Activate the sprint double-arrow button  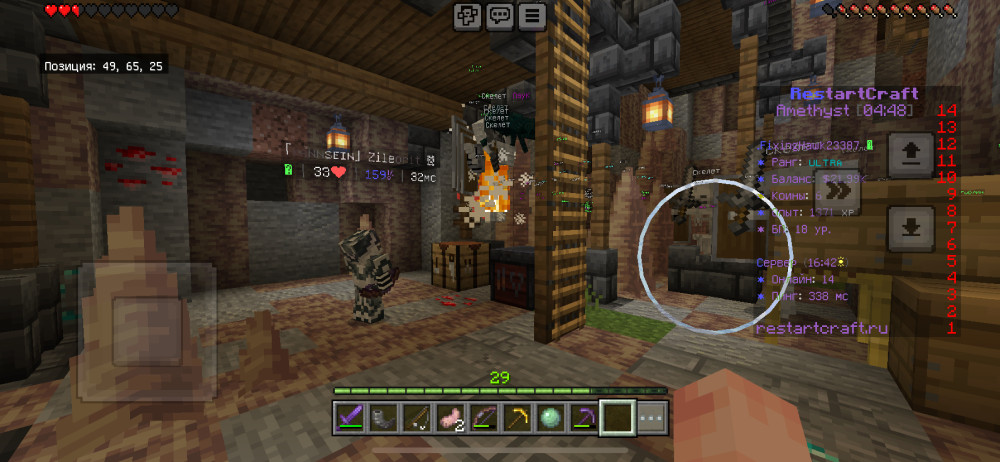point(838,190)
